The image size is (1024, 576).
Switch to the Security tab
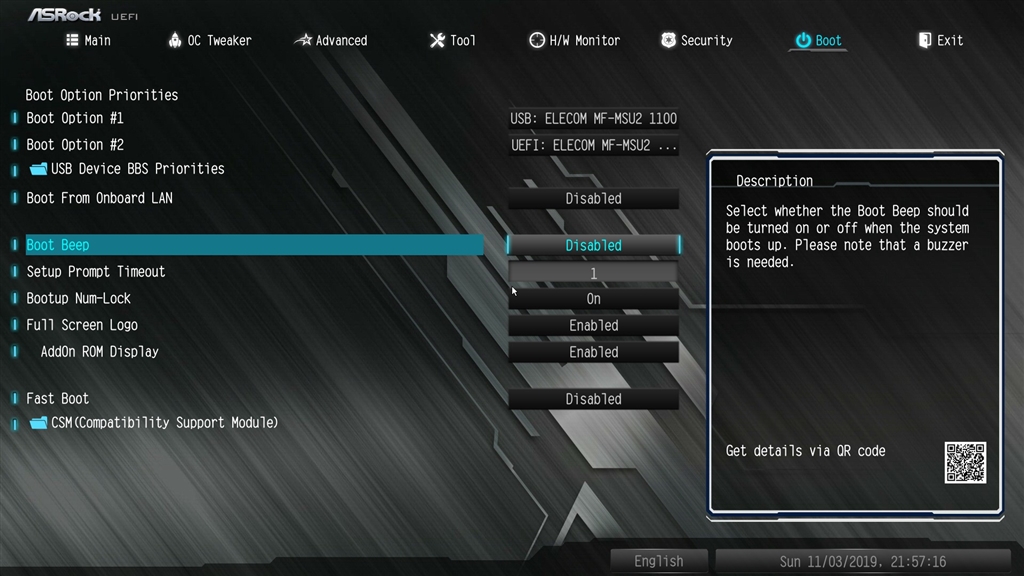(x=696, y=41)
